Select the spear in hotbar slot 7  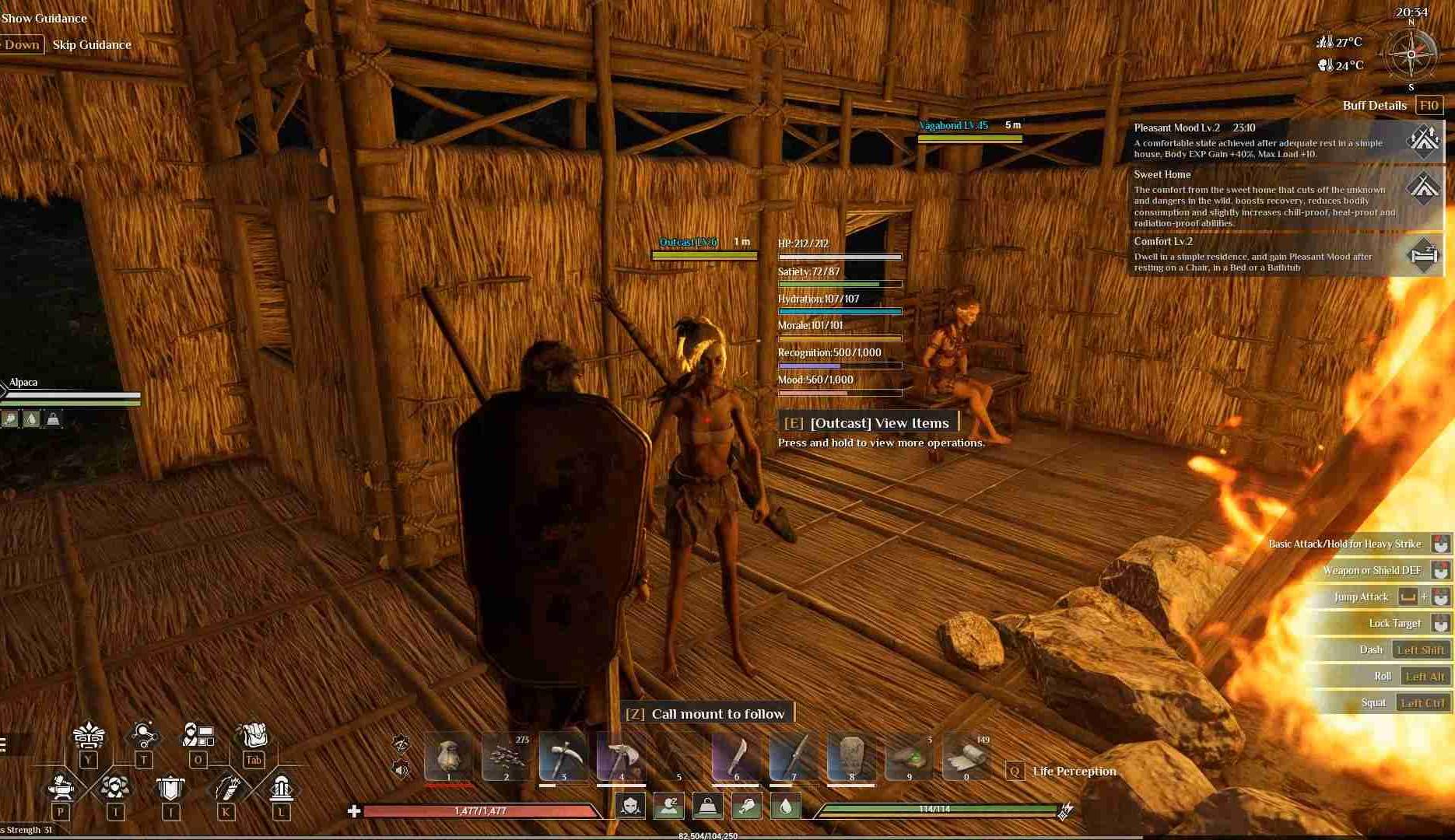click(x=794, y=756)
